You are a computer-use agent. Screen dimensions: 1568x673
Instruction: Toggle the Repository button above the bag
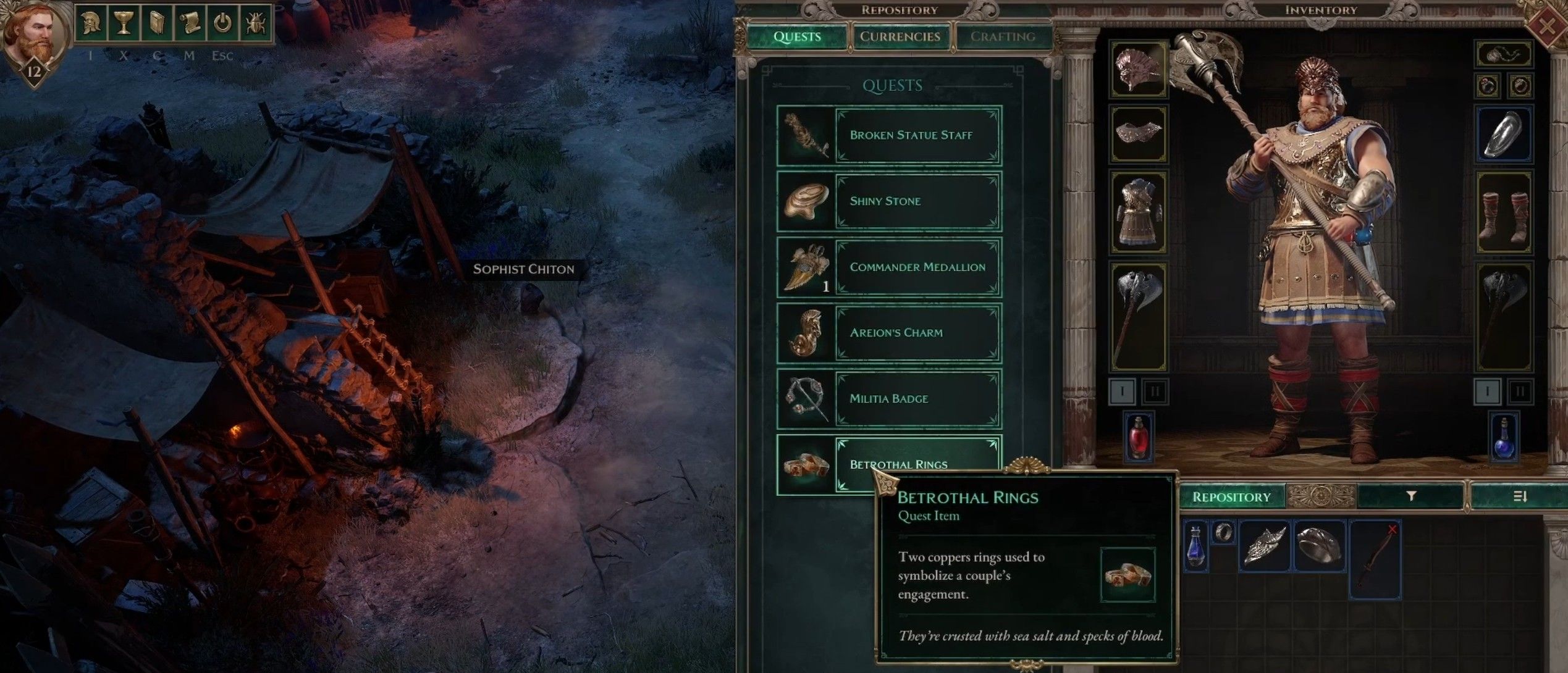coord(1231,497)
